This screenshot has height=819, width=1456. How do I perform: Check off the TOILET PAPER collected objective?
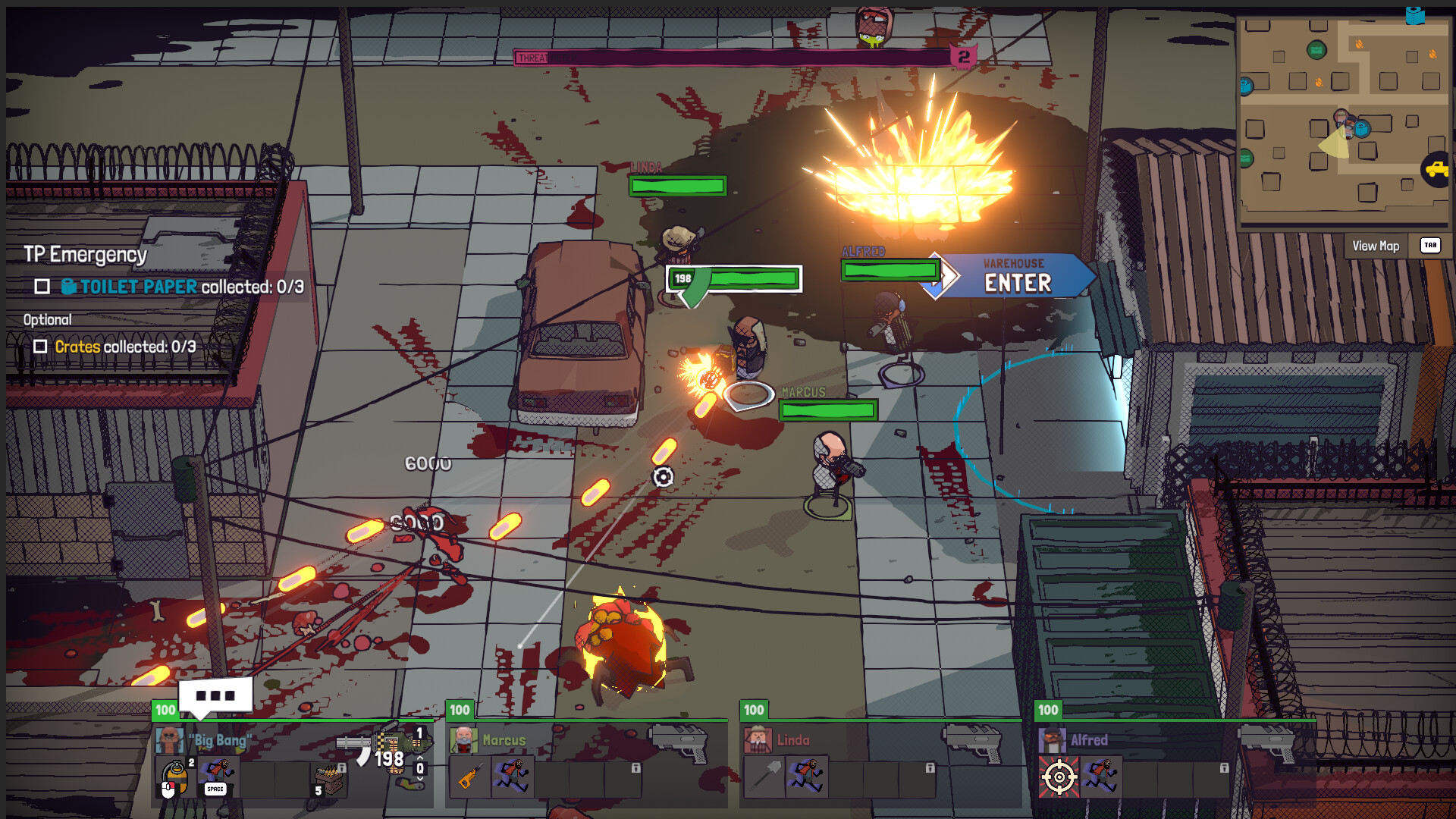coord(42,288)
